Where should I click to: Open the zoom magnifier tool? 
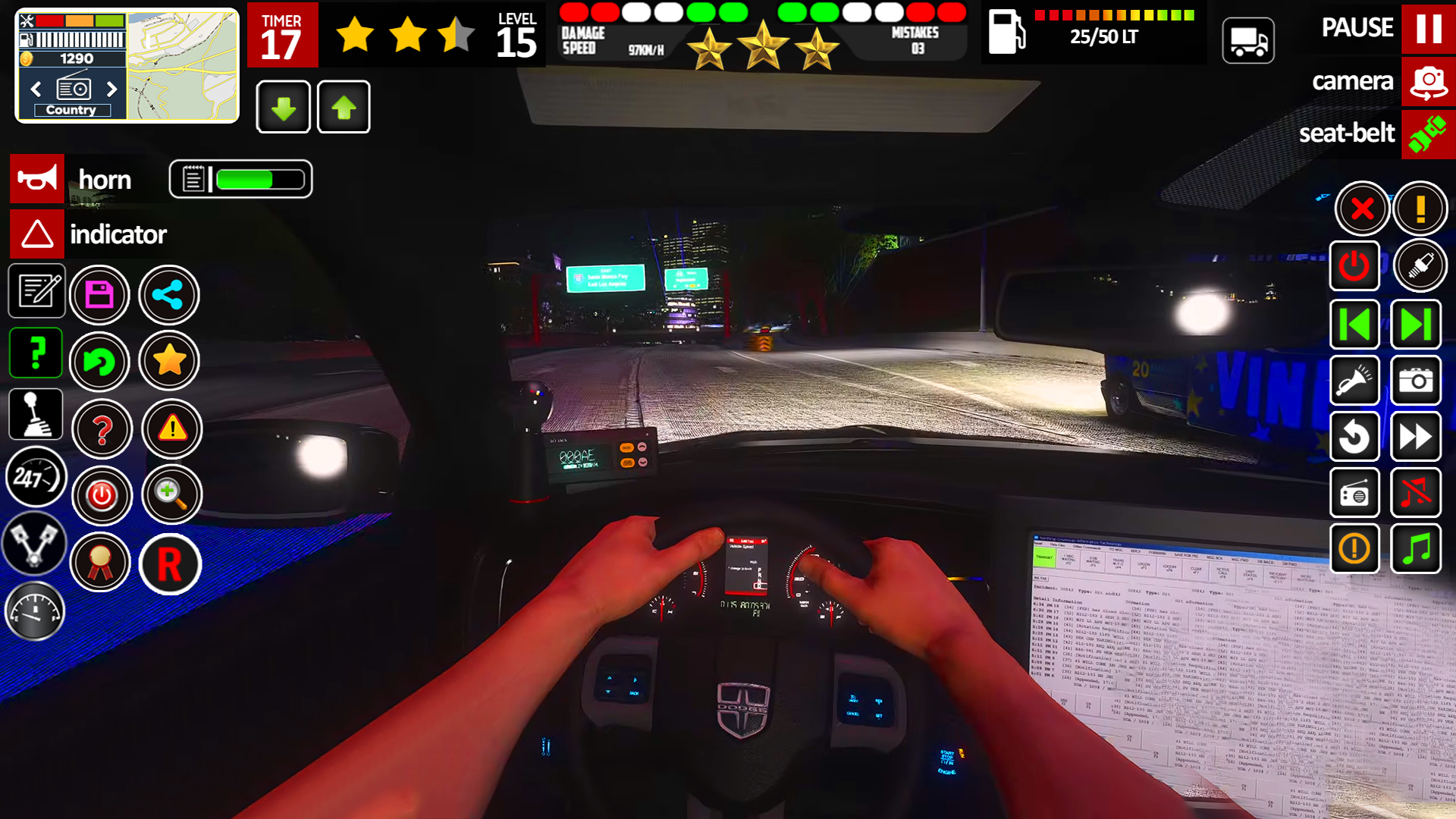(171, 494)
